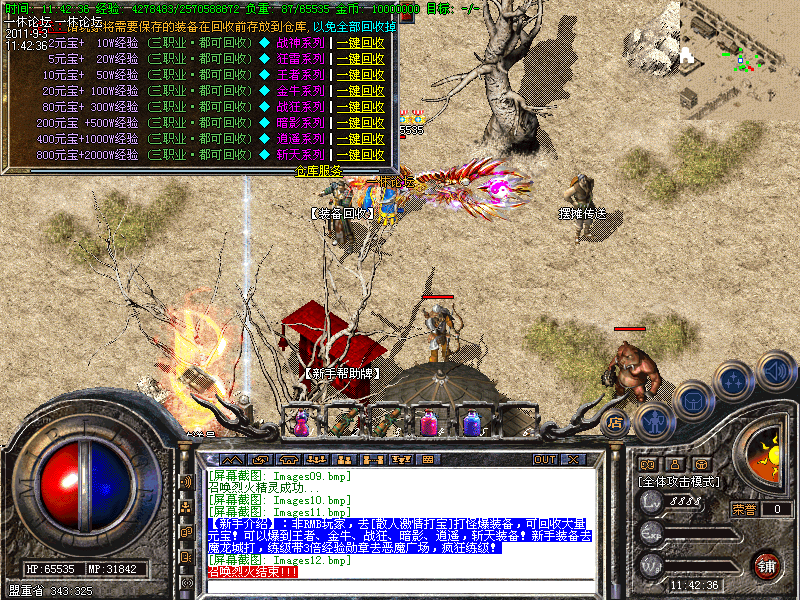800x600 pixels.
Task: Open the 店 shop round button
Action: (x=616, y=422)
